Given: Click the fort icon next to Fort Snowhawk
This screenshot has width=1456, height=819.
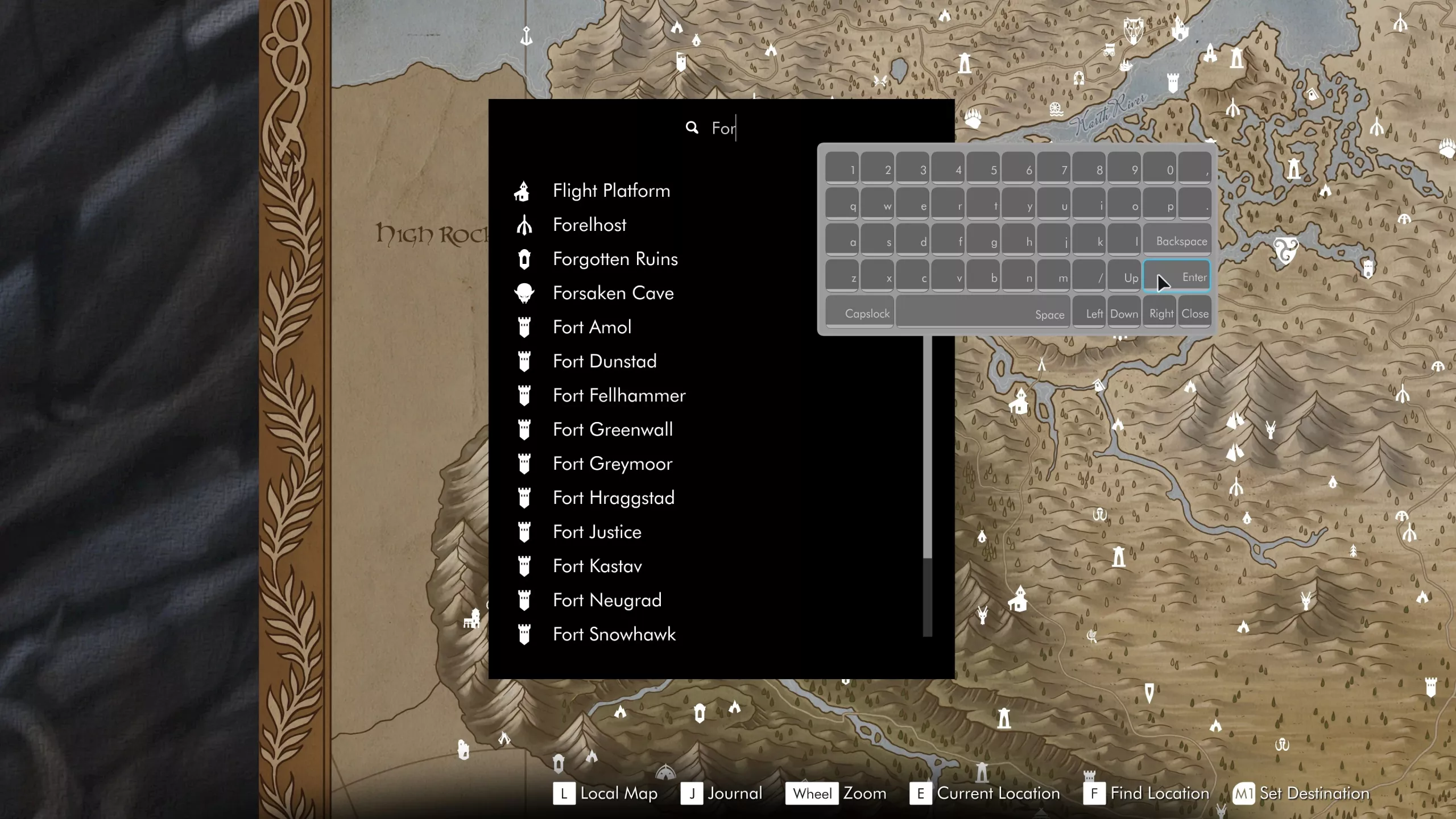Looking at the screenshot, I should 524,634.
